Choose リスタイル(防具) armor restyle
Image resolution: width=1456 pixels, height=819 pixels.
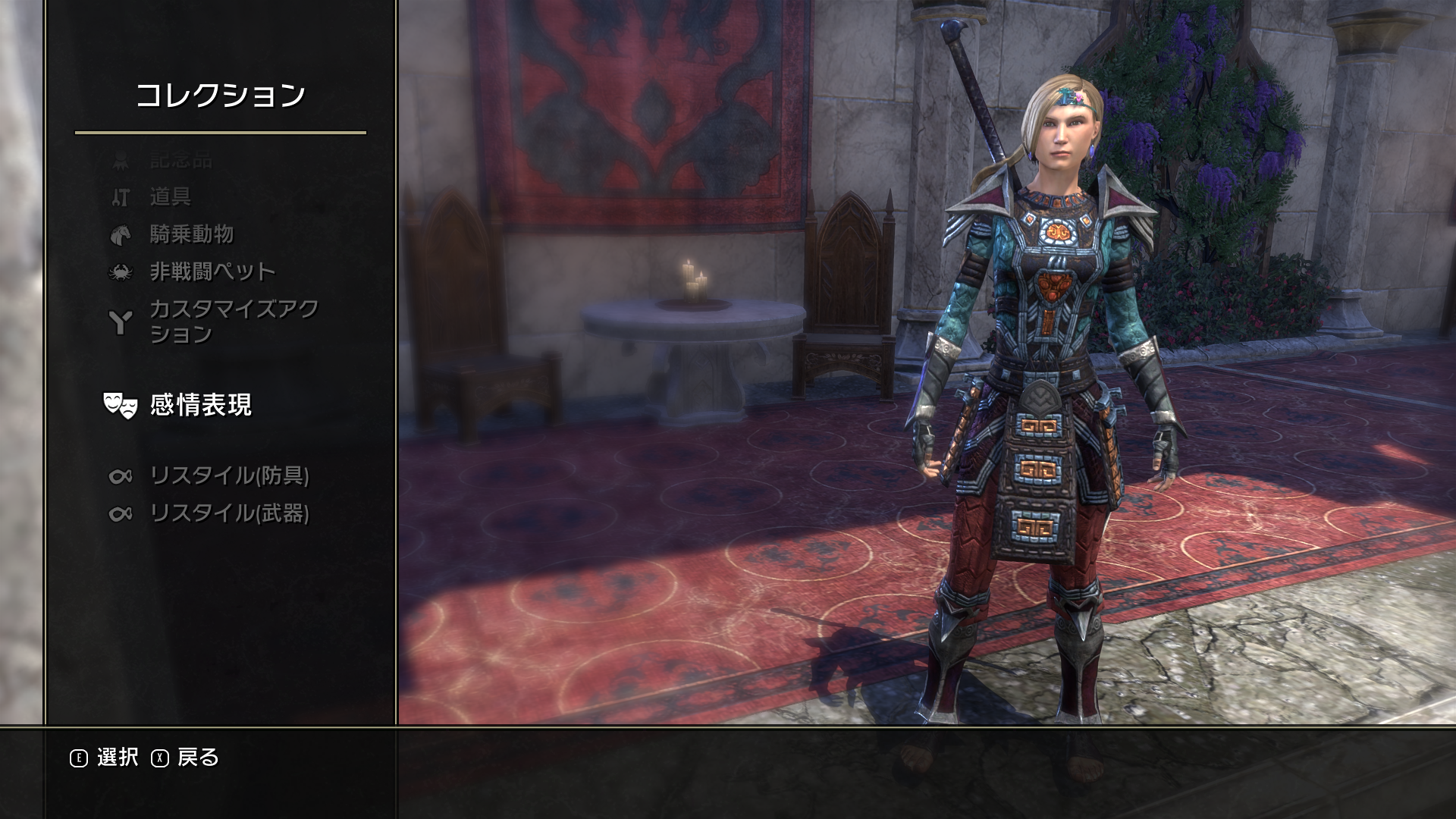pos(229,475)
